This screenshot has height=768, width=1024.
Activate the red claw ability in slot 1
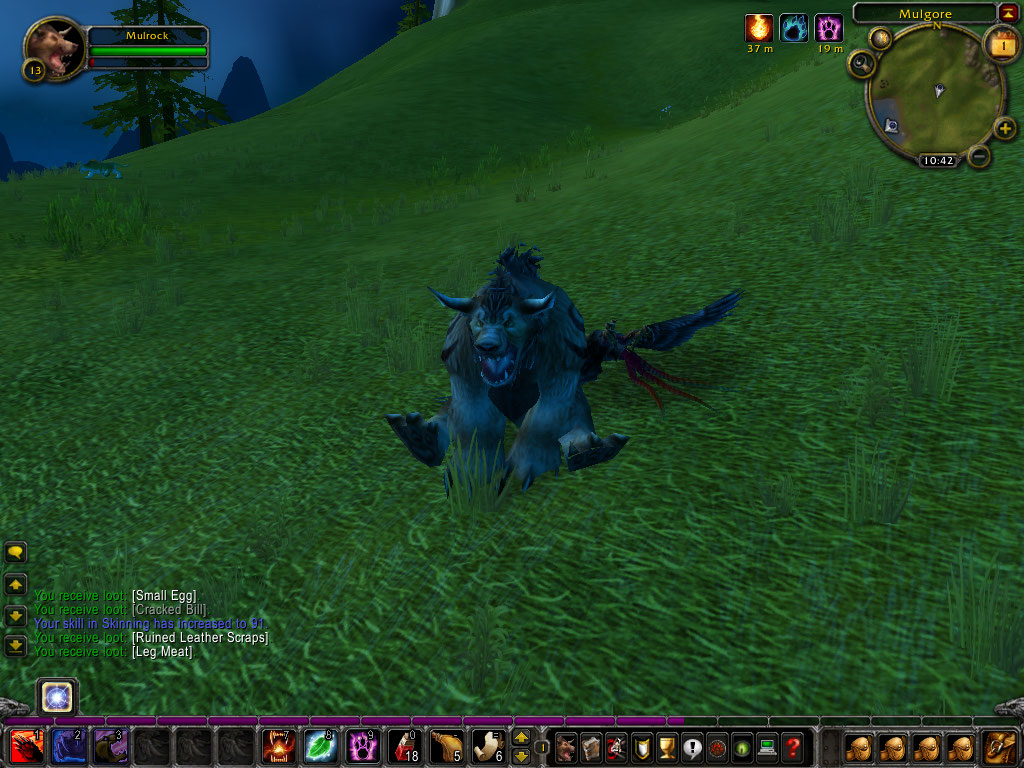[x=27, y=746]
